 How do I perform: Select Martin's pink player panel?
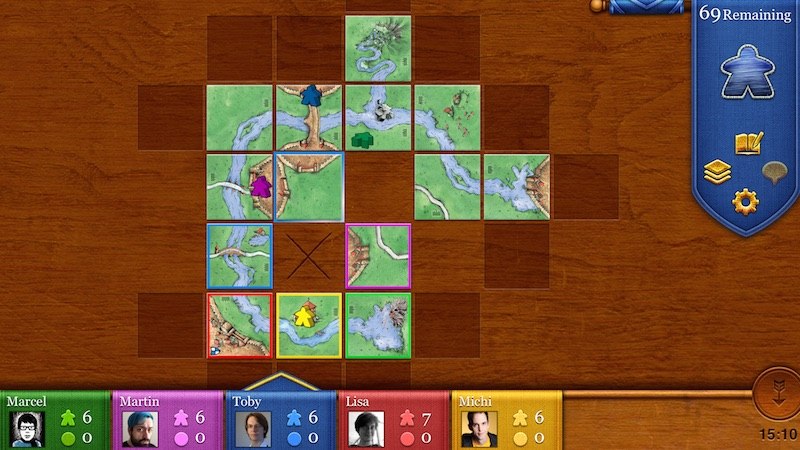pos(167,420)
